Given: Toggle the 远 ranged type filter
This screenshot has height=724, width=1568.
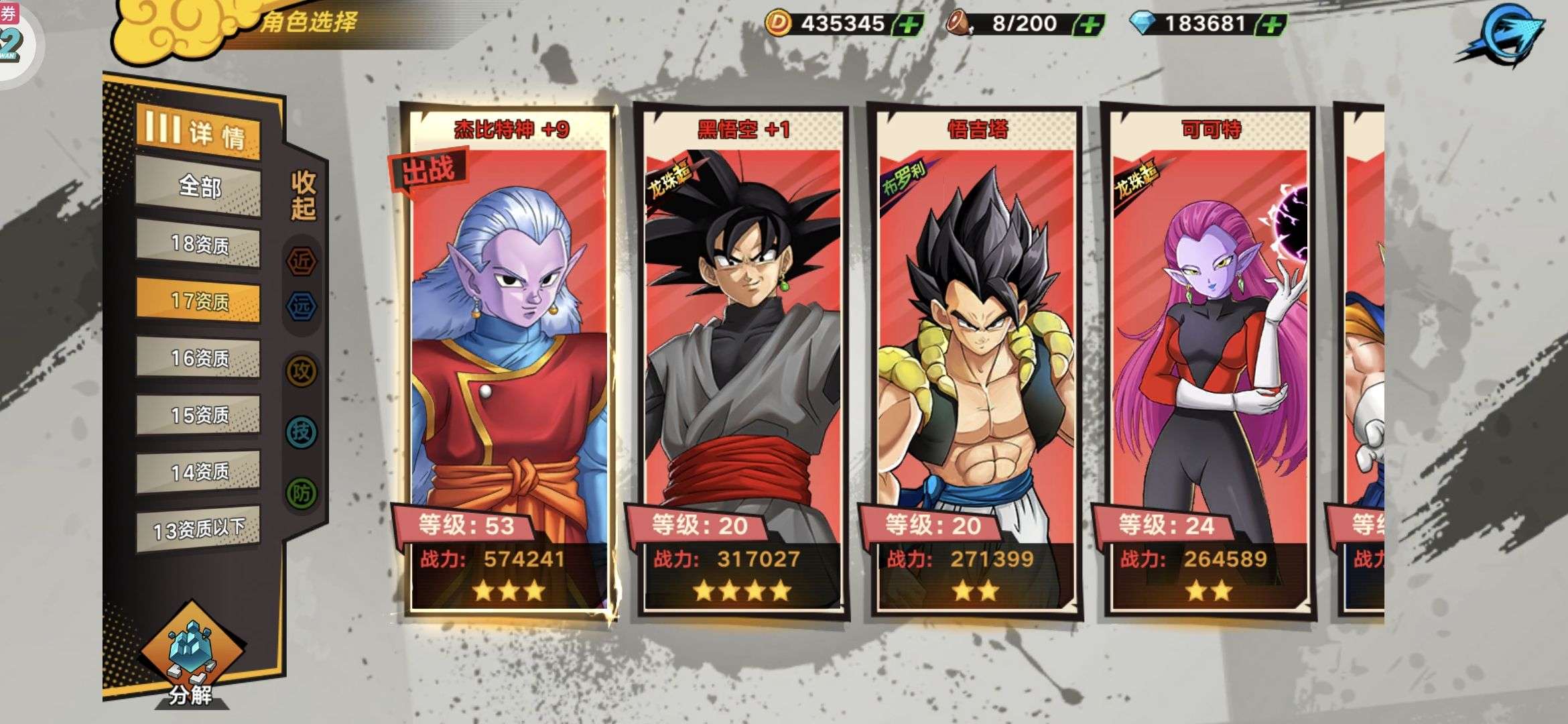Looking at the screenshot, I should [302, 306].
